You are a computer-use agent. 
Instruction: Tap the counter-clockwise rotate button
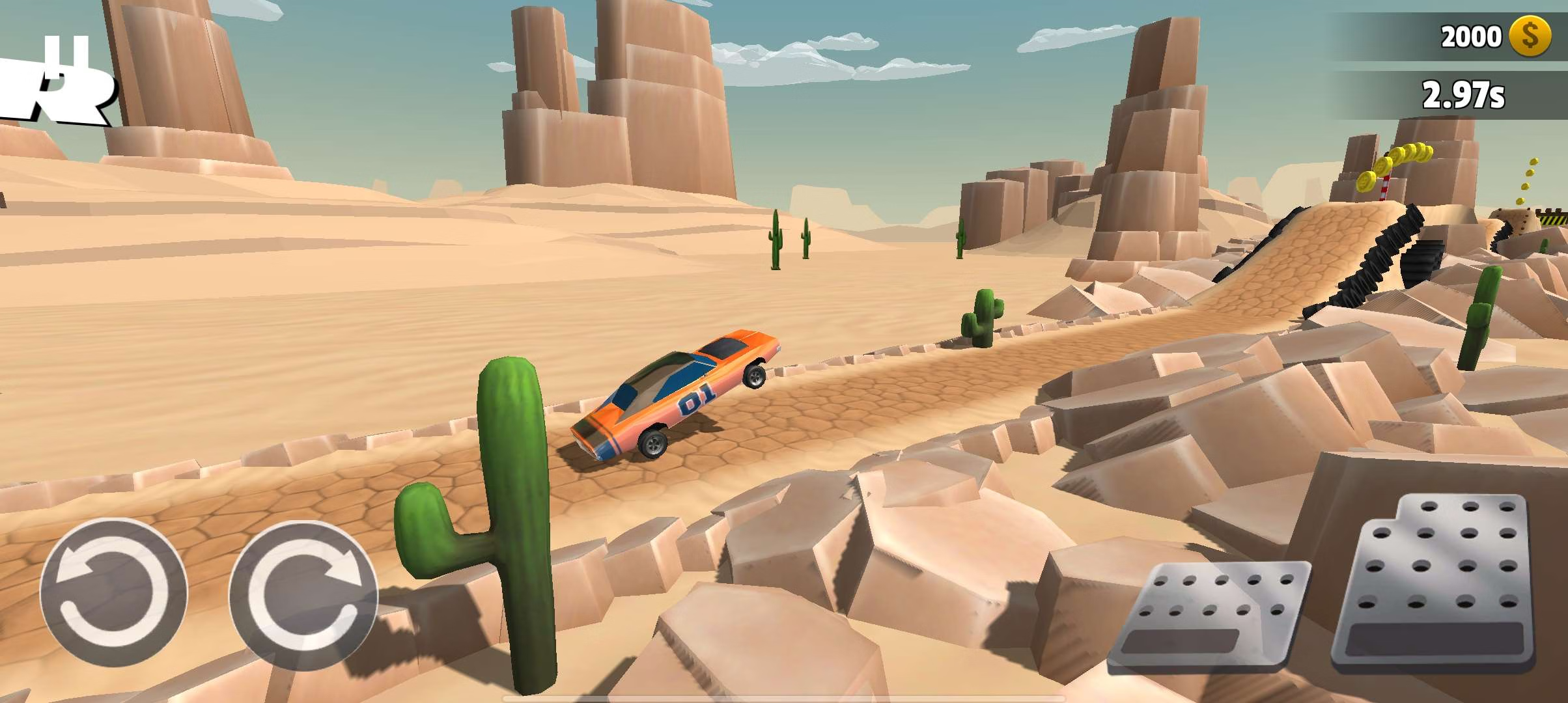113,592
